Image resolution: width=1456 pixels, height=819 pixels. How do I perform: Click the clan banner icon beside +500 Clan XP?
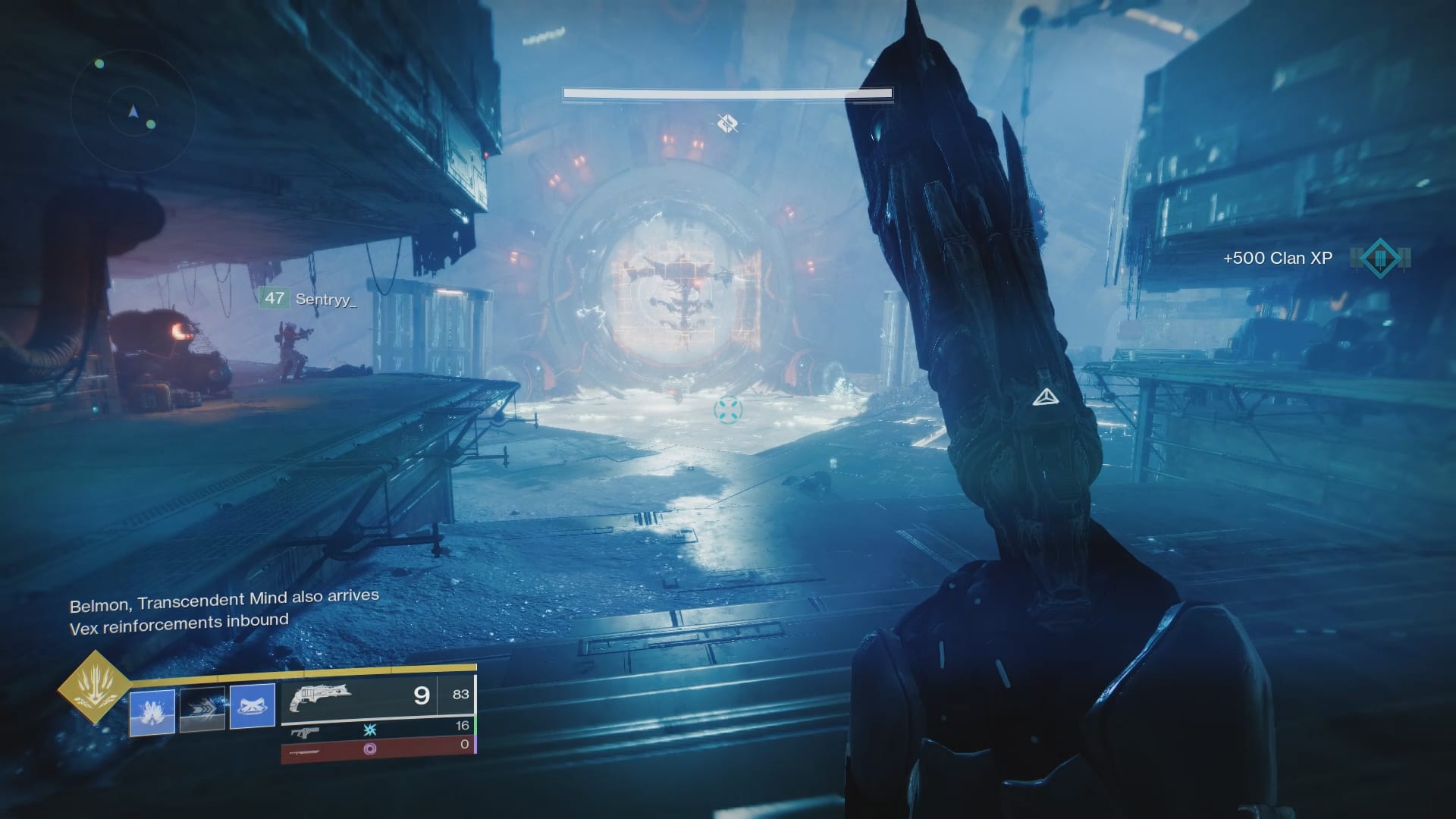pos(1380,258)
